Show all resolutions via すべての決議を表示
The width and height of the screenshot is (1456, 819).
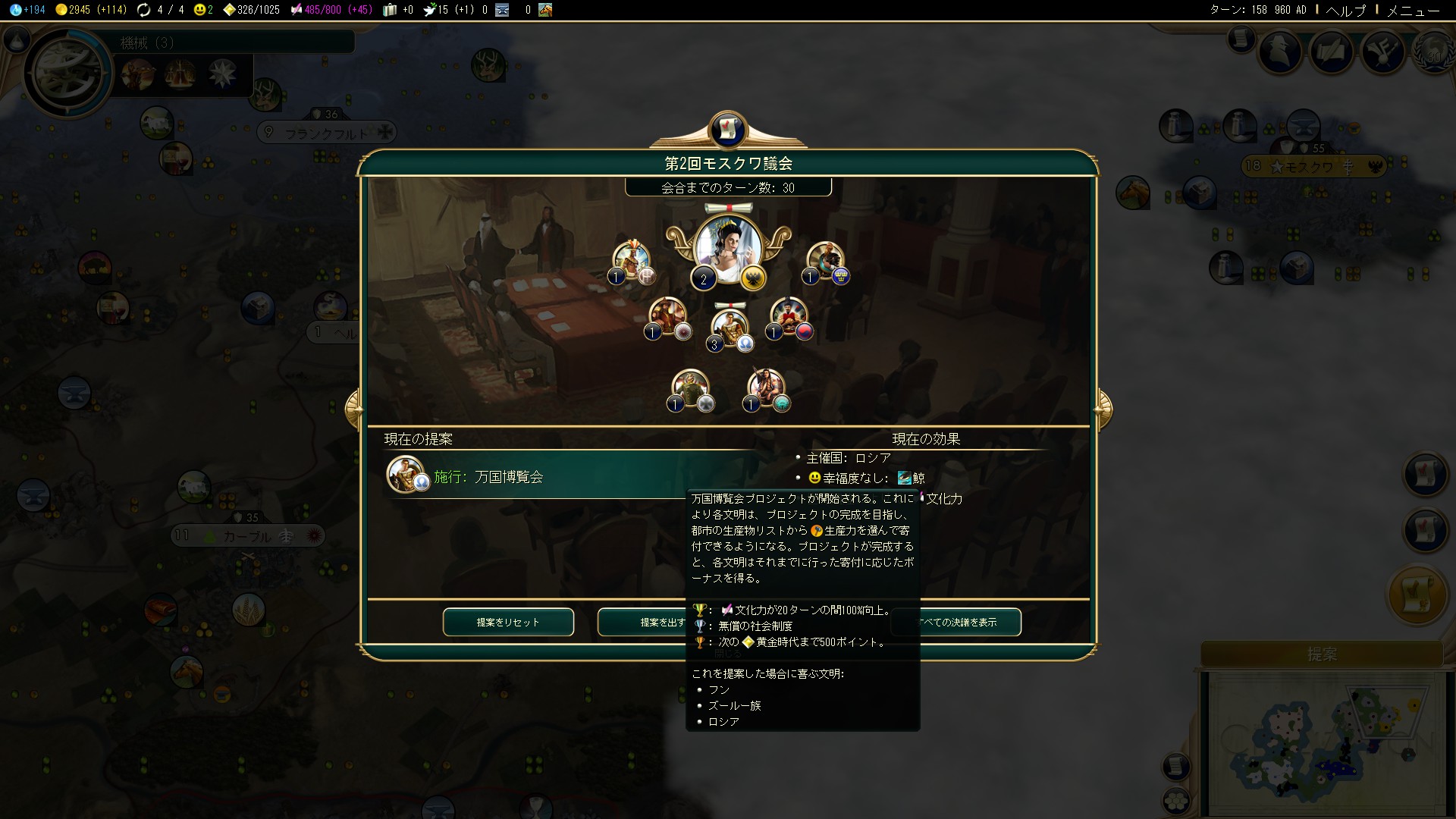[x=957, y=622]
